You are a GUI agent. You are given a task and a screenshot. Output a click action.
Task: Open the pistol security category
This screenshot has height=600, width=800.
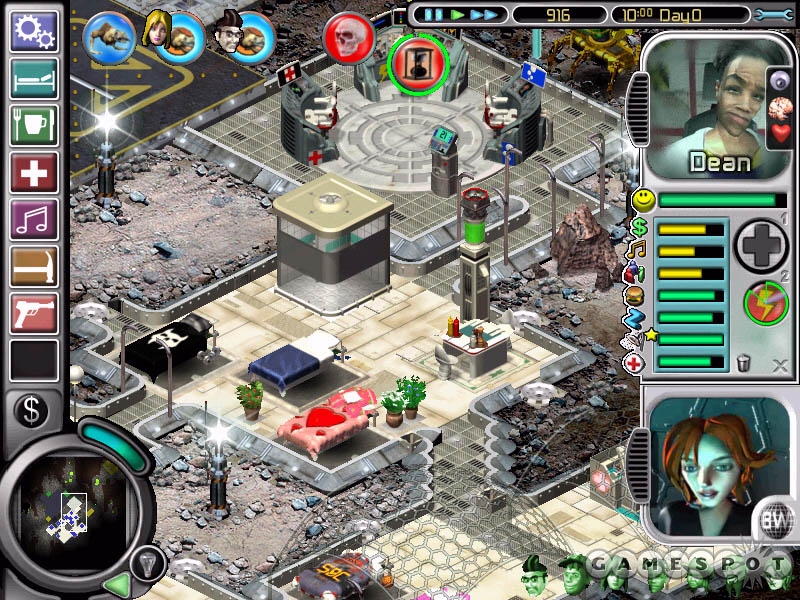pos(34,313)
